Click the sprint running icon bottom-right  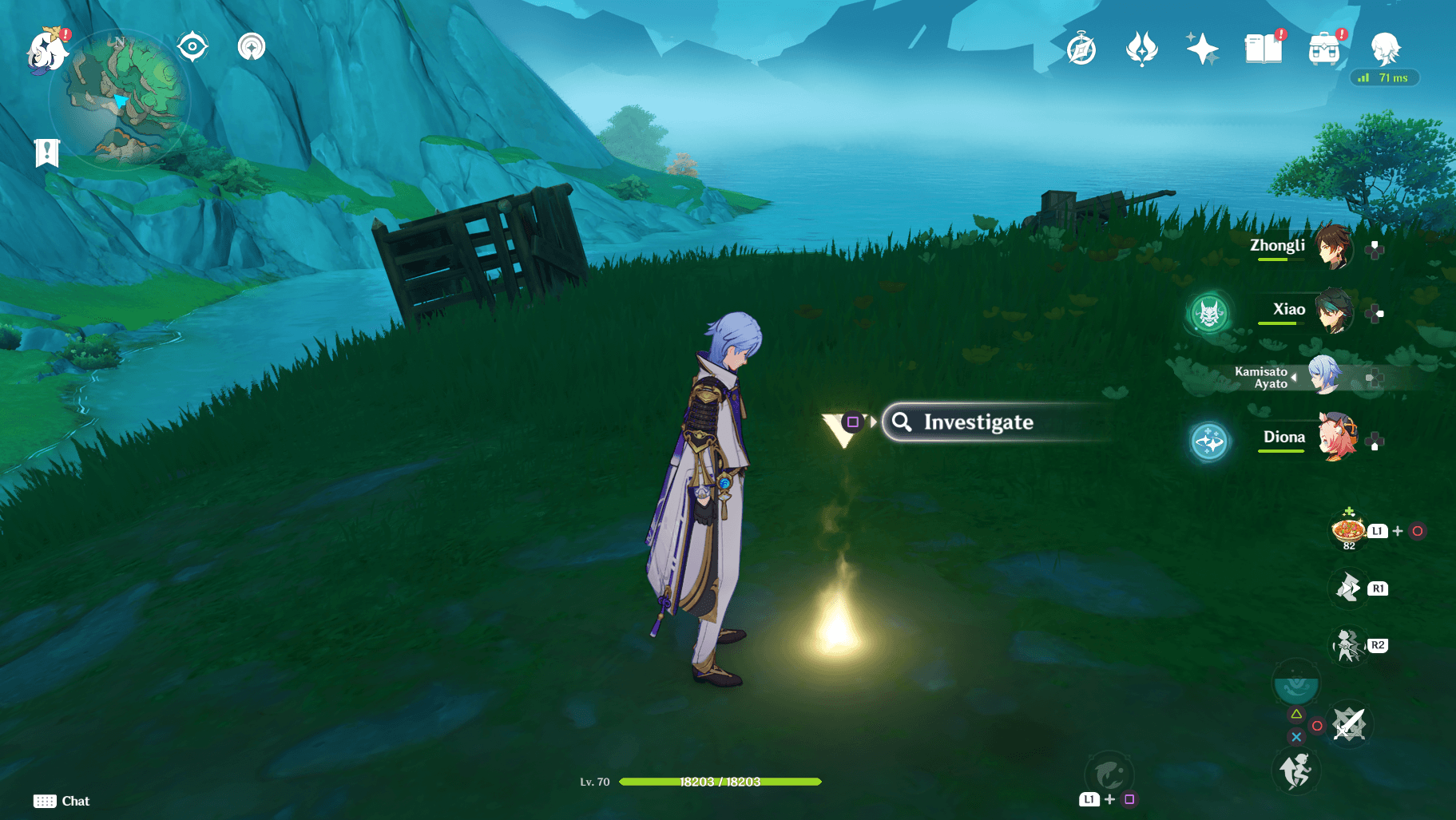tap(1295, 770)
